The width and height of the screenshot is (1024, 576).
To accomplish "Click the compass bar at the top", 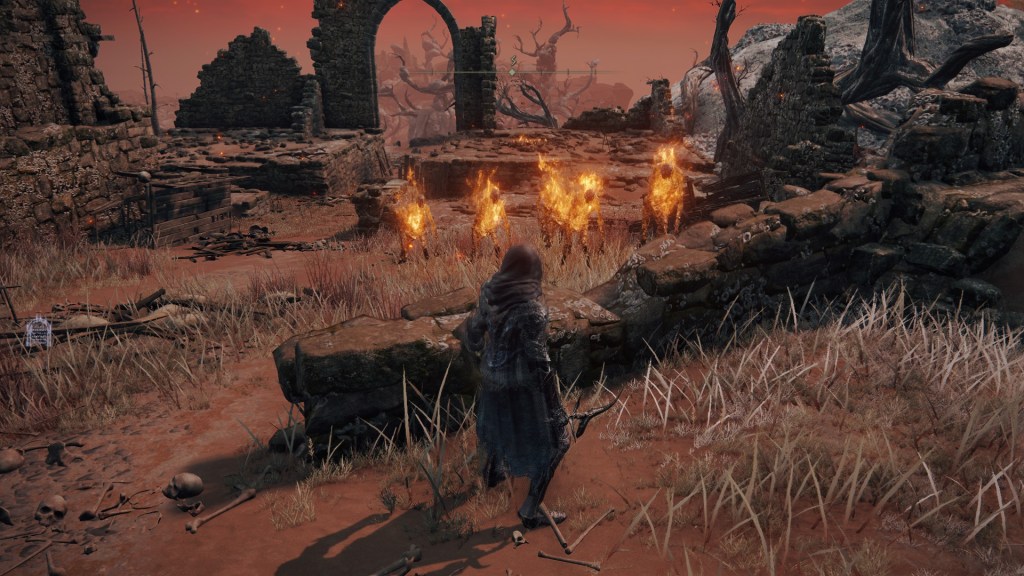I will (512, 71).
